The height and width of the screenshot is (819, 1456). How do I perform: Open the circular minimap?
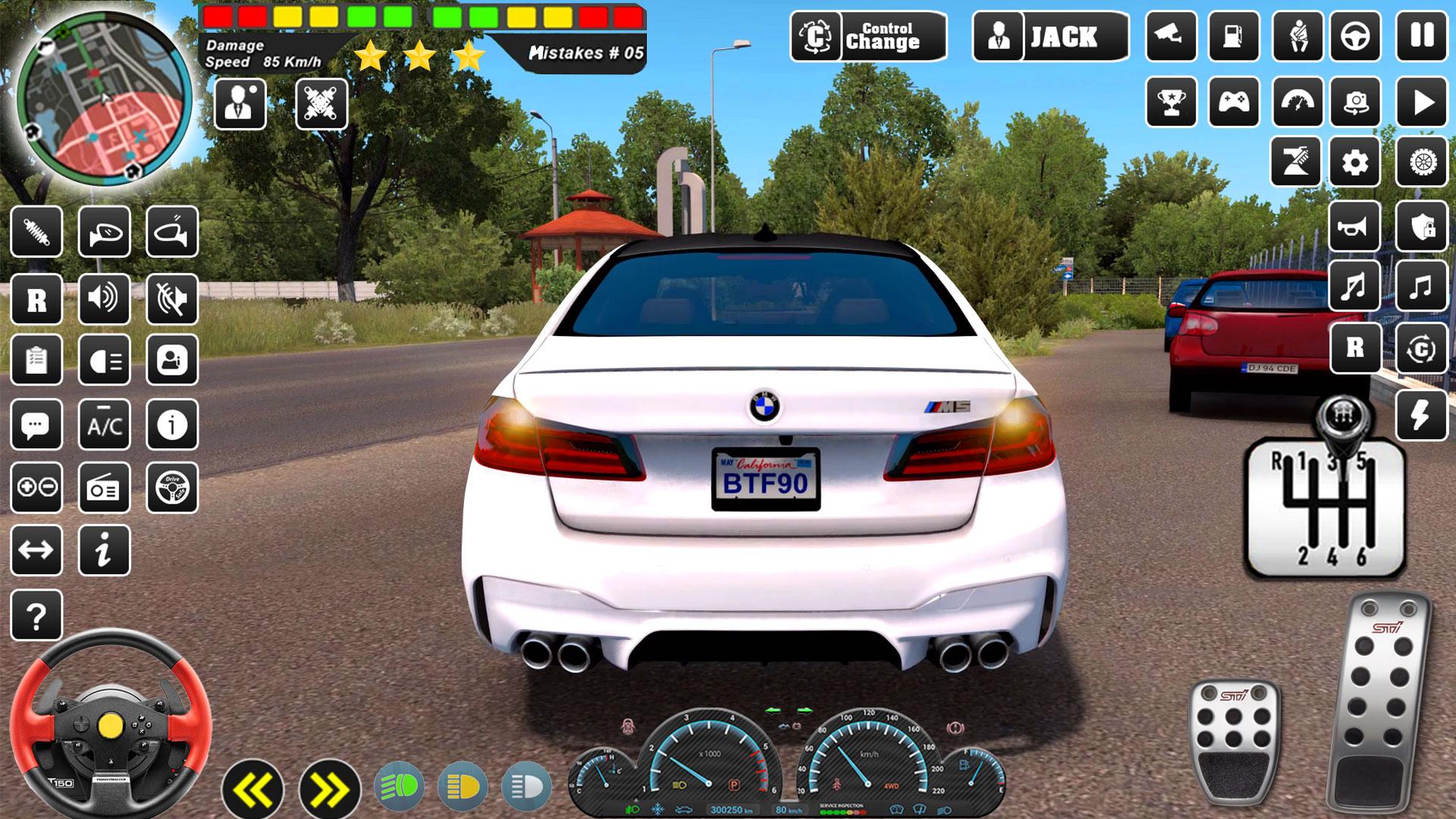click(104, 99)
